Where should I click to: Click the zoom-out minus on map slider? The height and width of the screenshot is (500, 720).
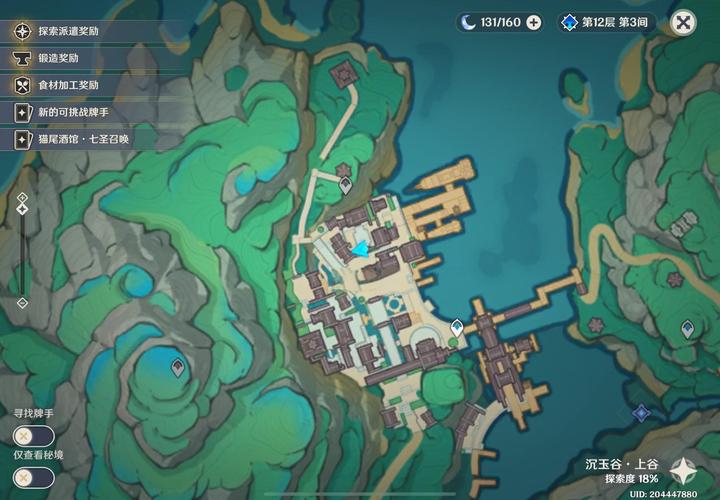(x=22, y=303)
